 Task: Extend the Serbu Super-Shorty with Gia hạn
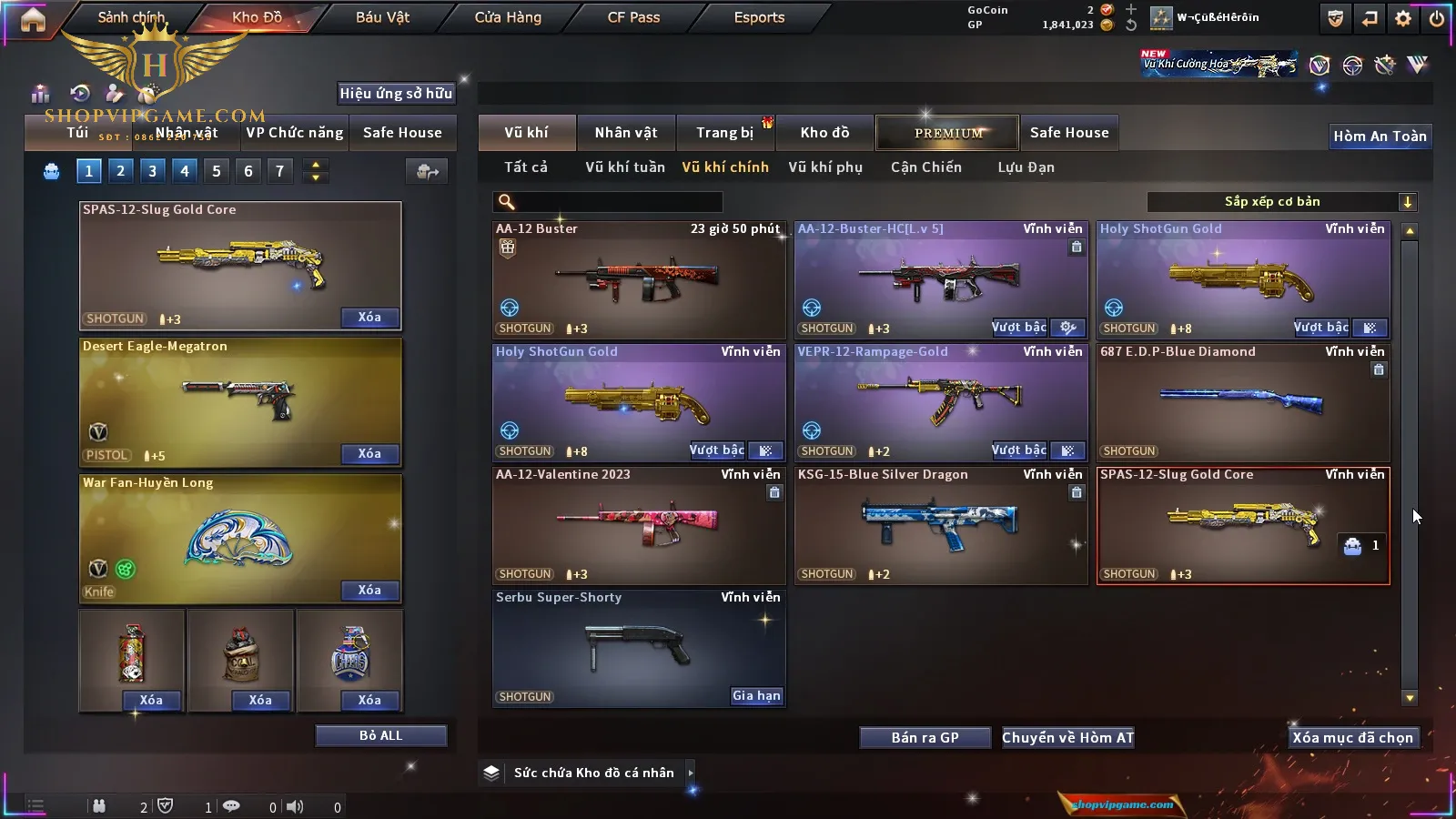point(756,696)
